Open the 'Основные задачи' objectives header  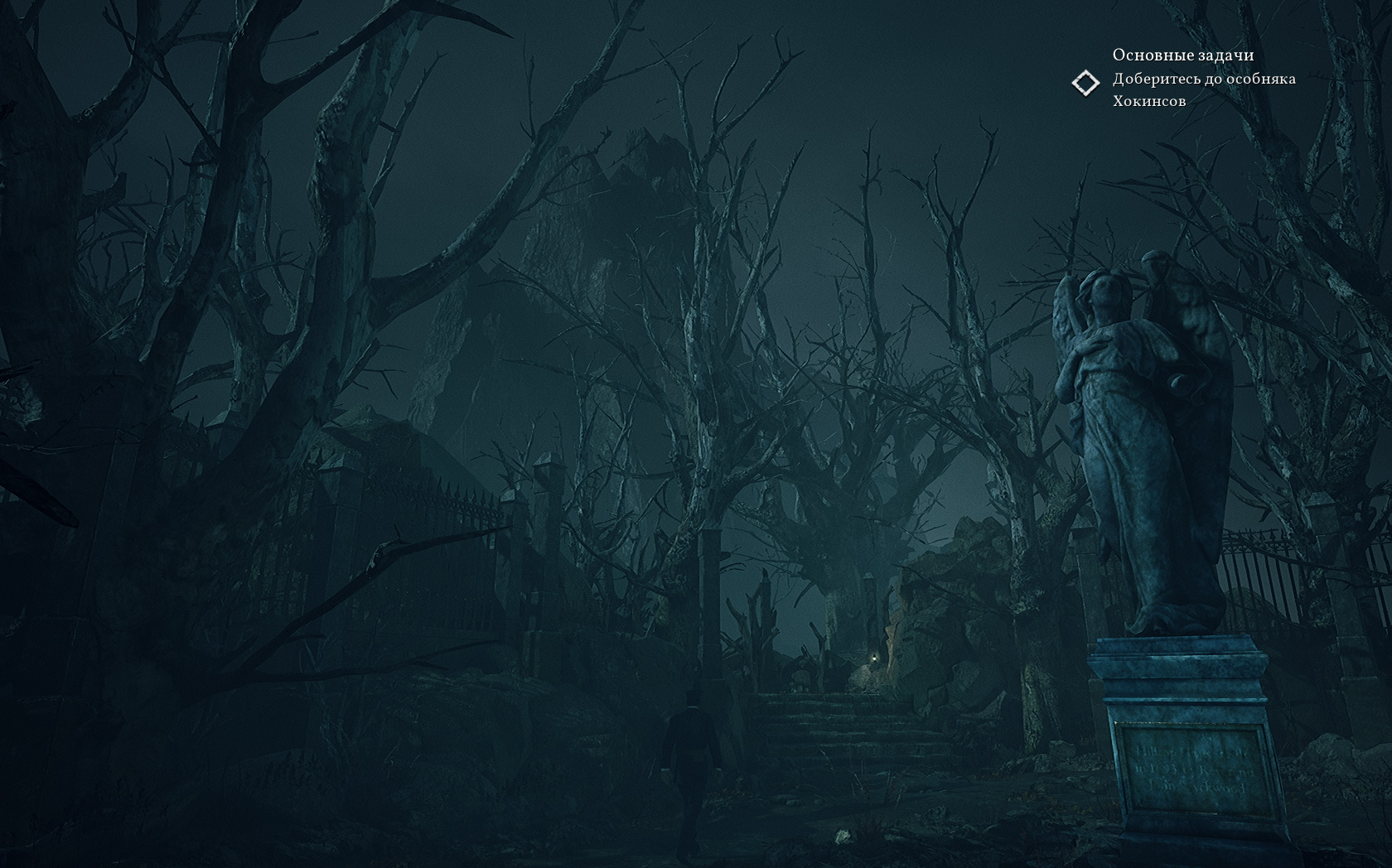click(1182, 55)
